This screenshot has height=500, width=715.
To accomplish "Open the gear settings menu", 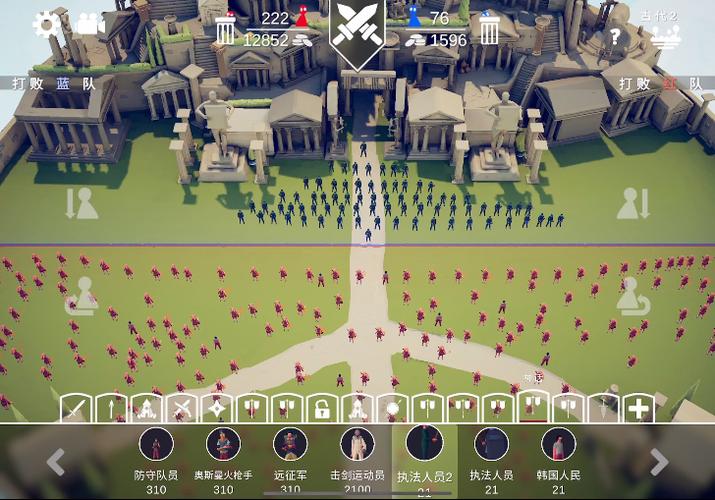I will pyautogui.click(x=46, y=24).
